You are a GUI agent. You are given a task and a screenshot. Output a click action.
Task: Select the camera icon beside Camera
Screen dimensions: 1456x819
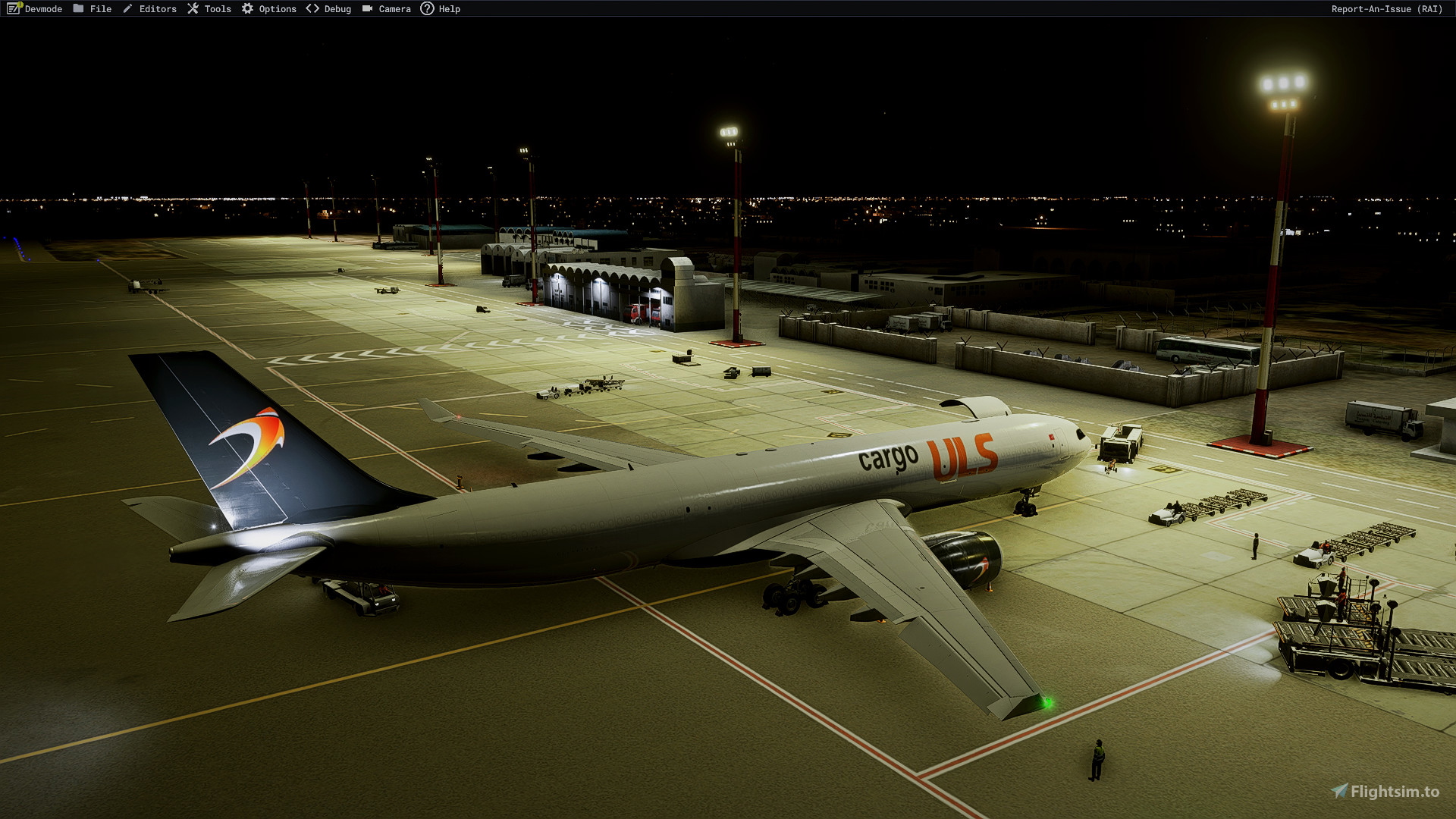[x=368, y=8]
